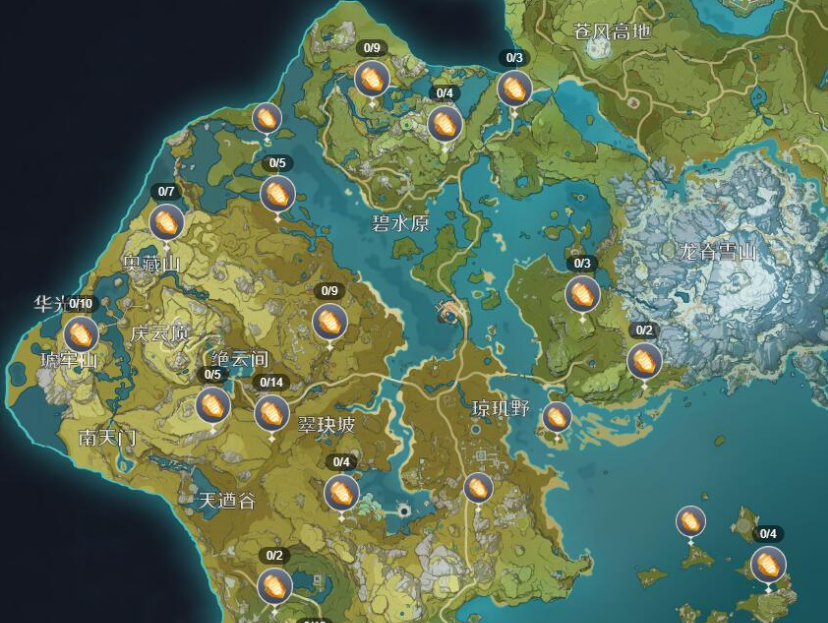The image size is (828, 623).
Task: Open the 0/14 marker beside 翠玦坡
Action: (x=271, y=412)
